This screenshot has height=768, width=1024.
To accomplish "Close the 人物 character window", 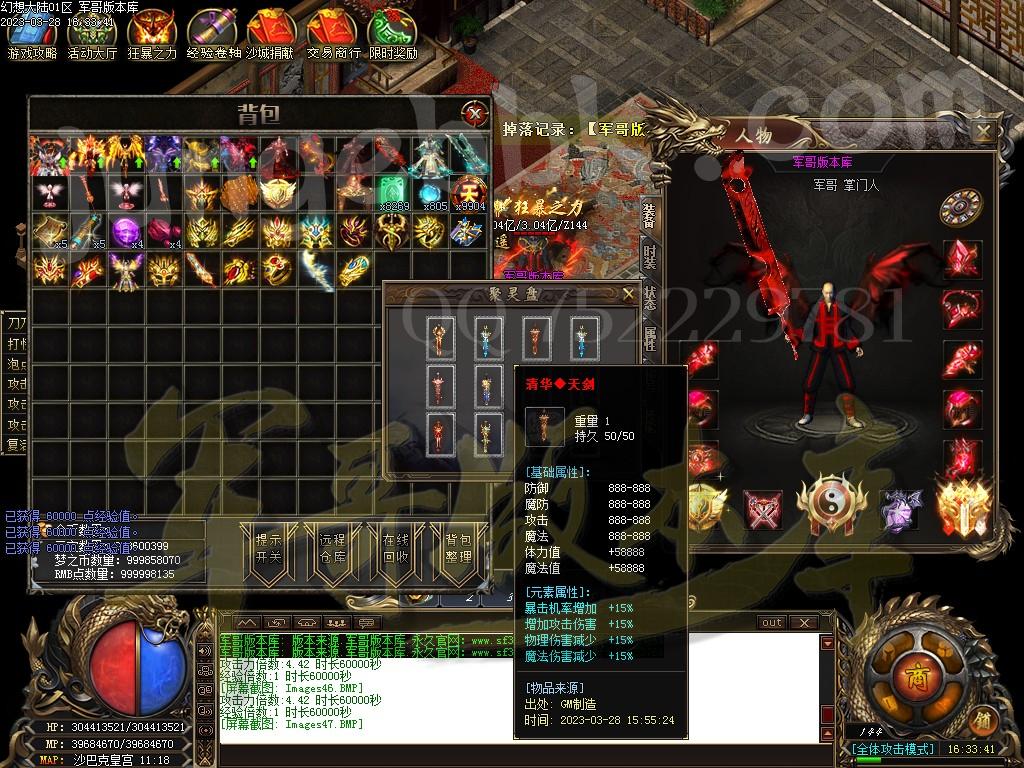I will pyautogui.click(x=984, y=131).
